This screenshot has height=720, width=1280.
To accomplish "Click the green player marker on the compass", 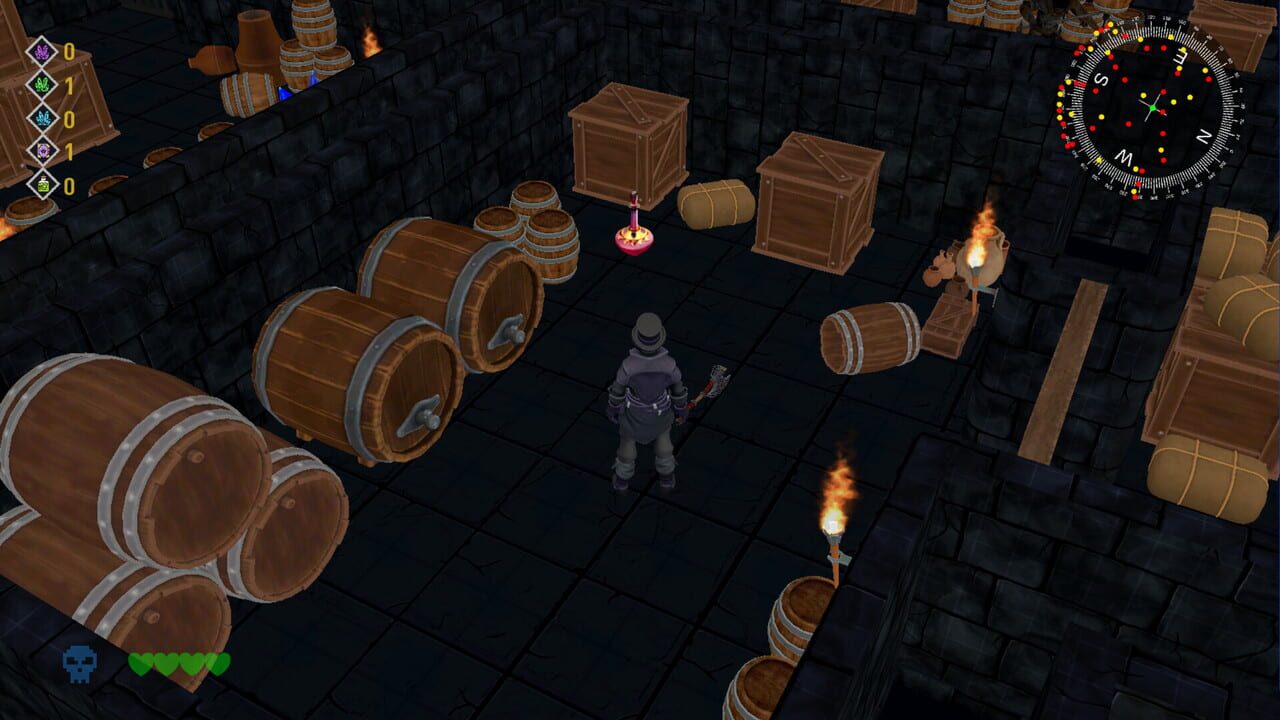I will 1154,108.
